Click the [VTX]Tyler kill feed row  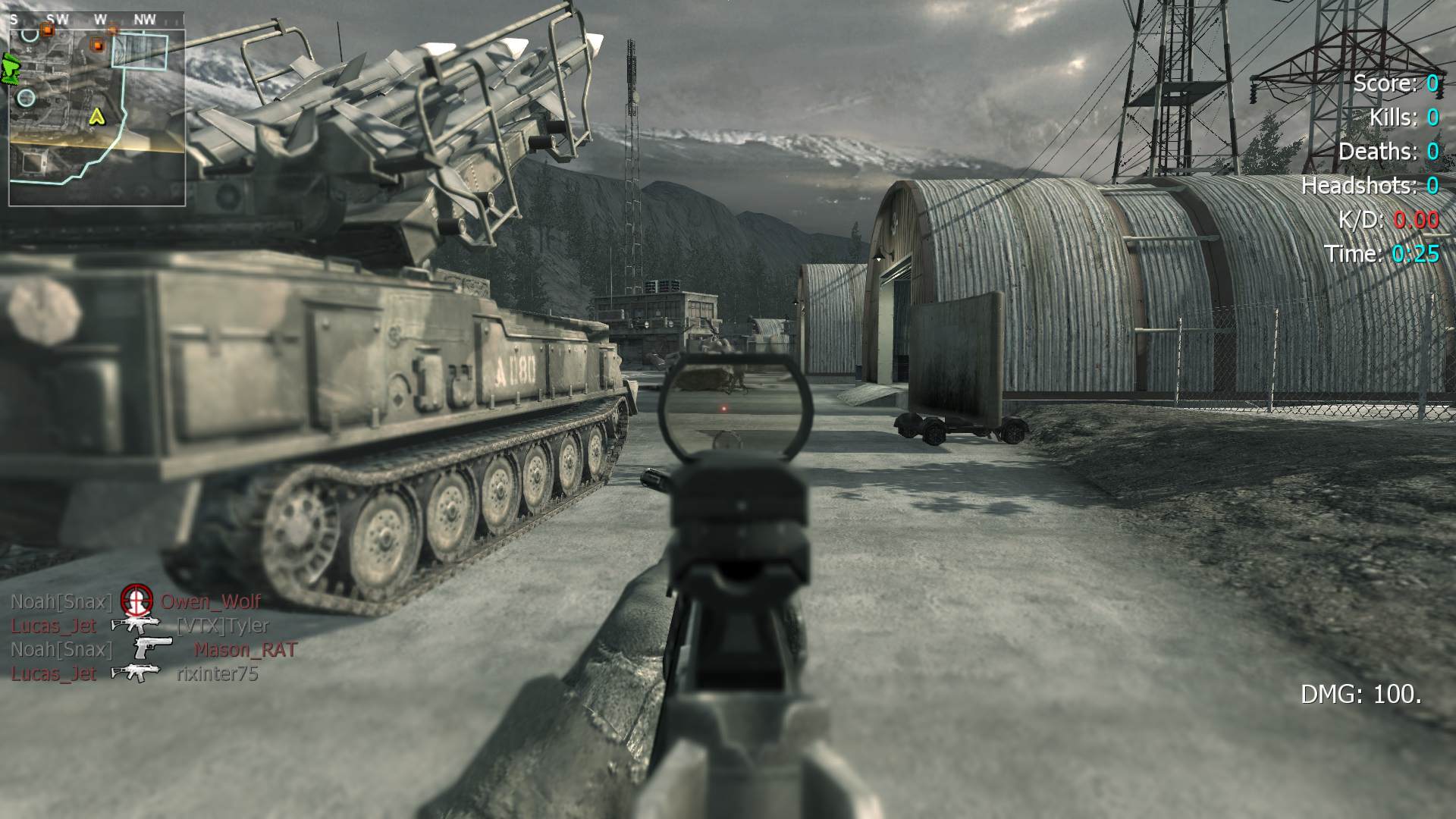(140, 626)
